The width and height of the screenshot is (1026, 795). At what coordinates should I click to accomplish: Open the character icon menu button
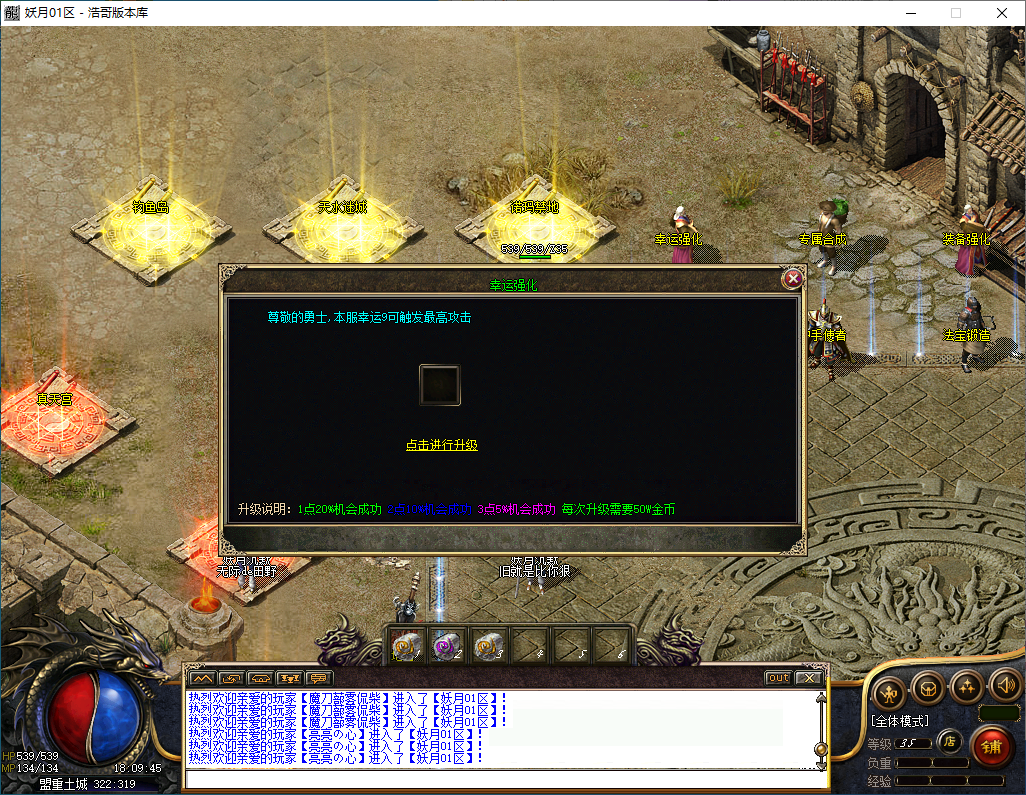(889, 688)
